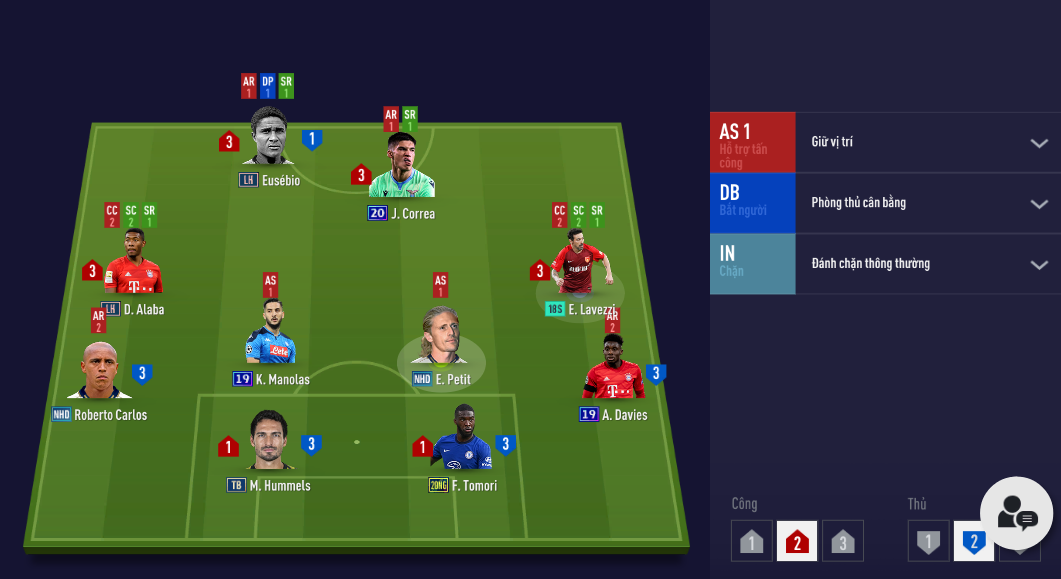Open the chat support bubble
This screenshot has width=1061, height=579.
click(1016, 514)
